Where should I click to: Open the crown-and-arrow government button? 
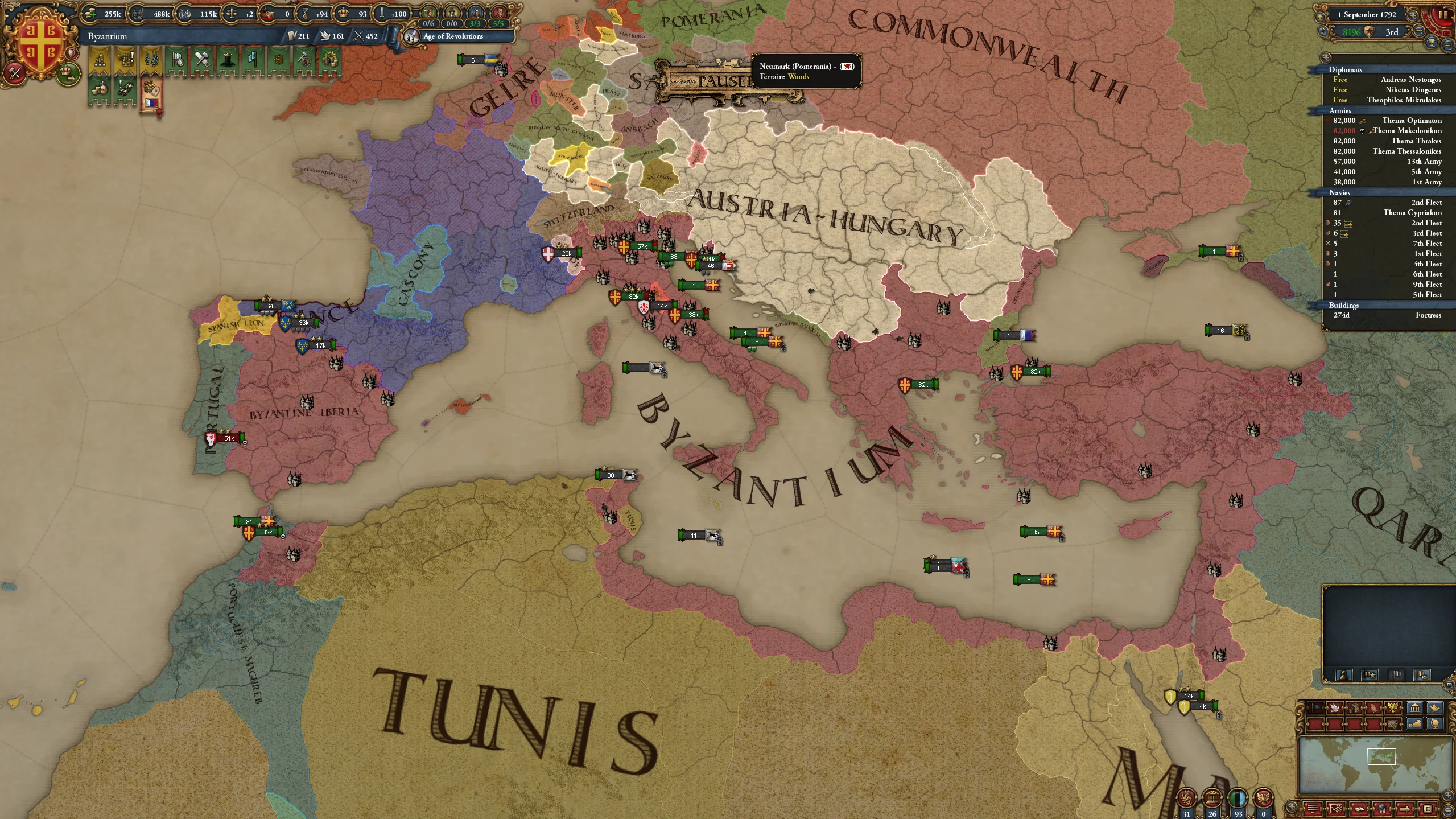click(69, 73)
